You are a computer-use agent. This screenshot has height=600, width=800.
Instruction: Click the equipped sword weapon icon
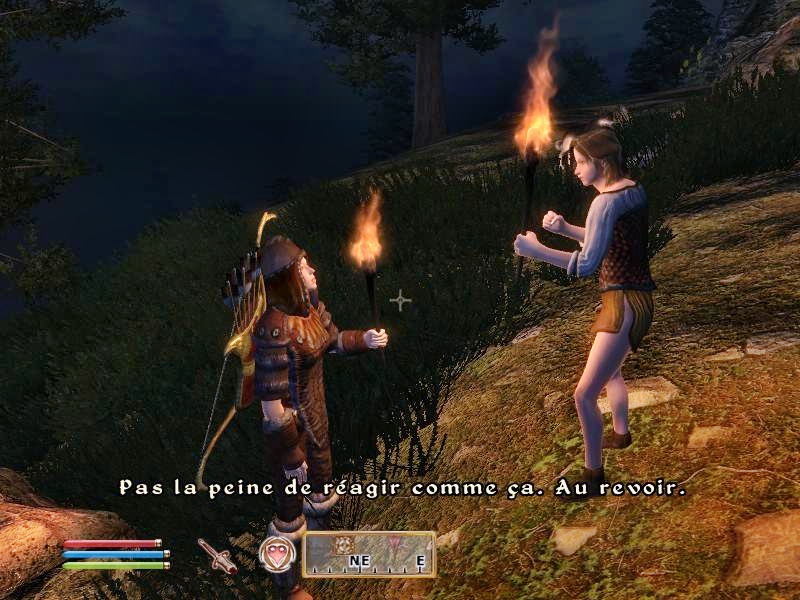pos(217,554)
